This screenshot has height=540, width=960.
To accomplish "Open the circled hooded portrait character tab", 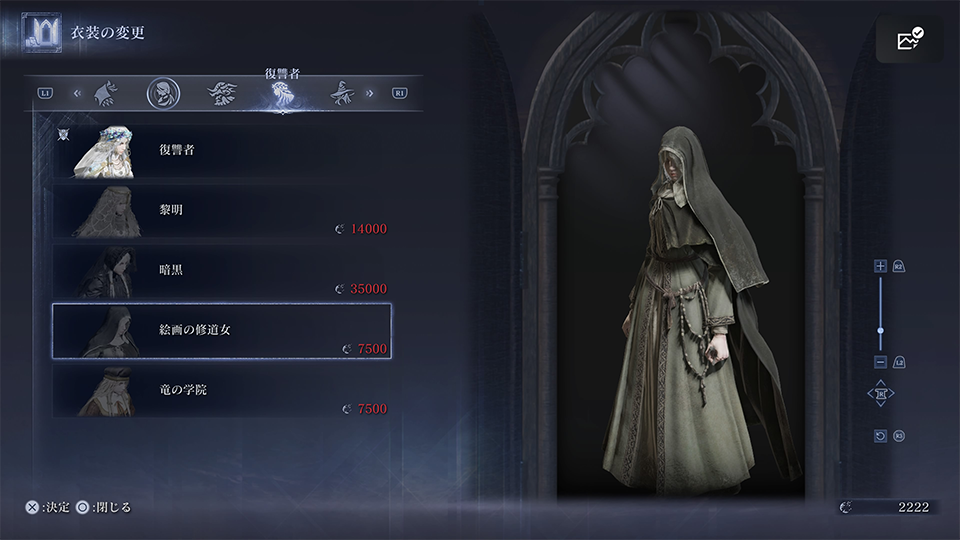I will point(162,93).
